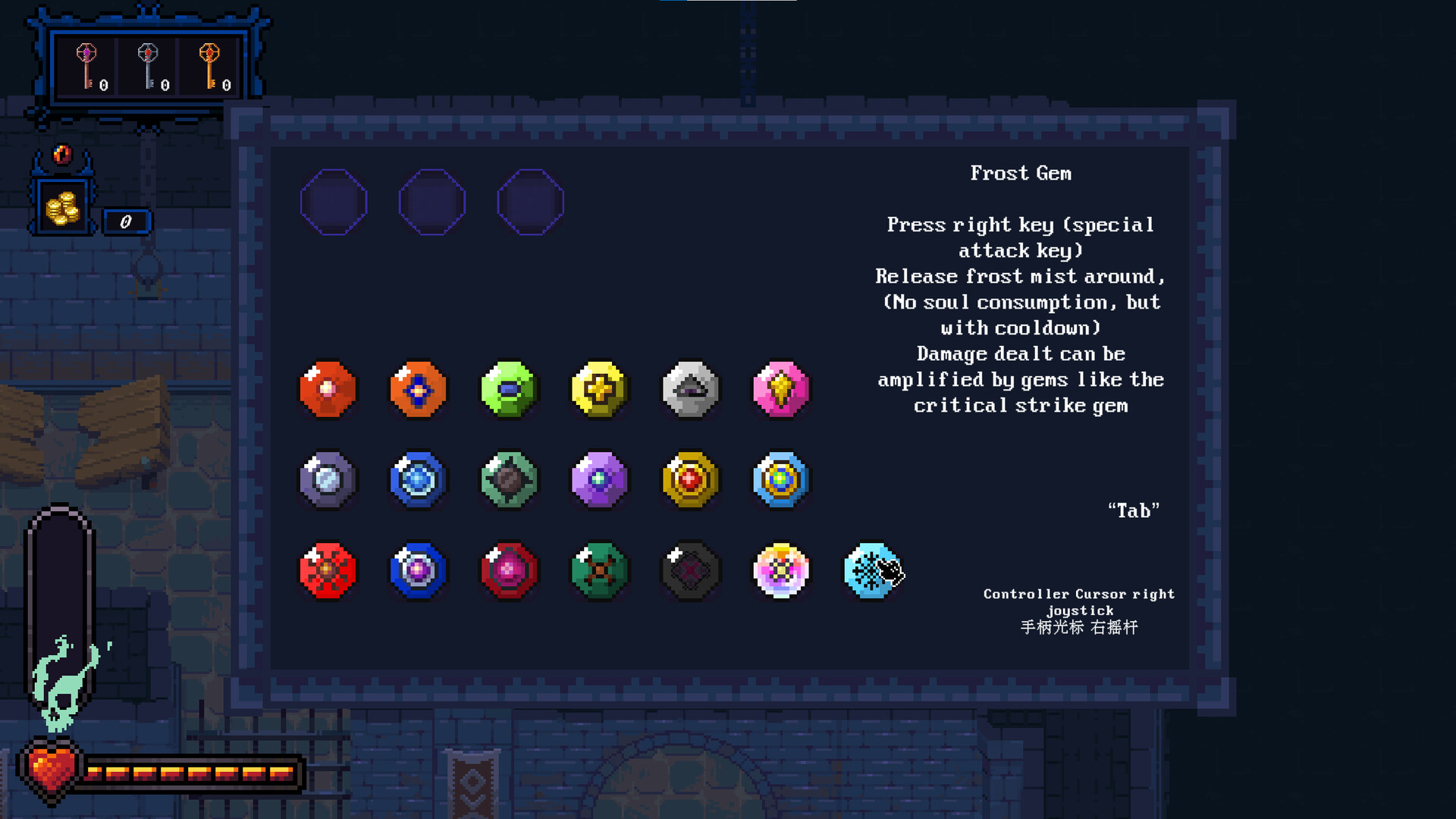The image size is (1456, 819).
Task: Click the red spider-web gem
Action: click(x=327, y=571)
